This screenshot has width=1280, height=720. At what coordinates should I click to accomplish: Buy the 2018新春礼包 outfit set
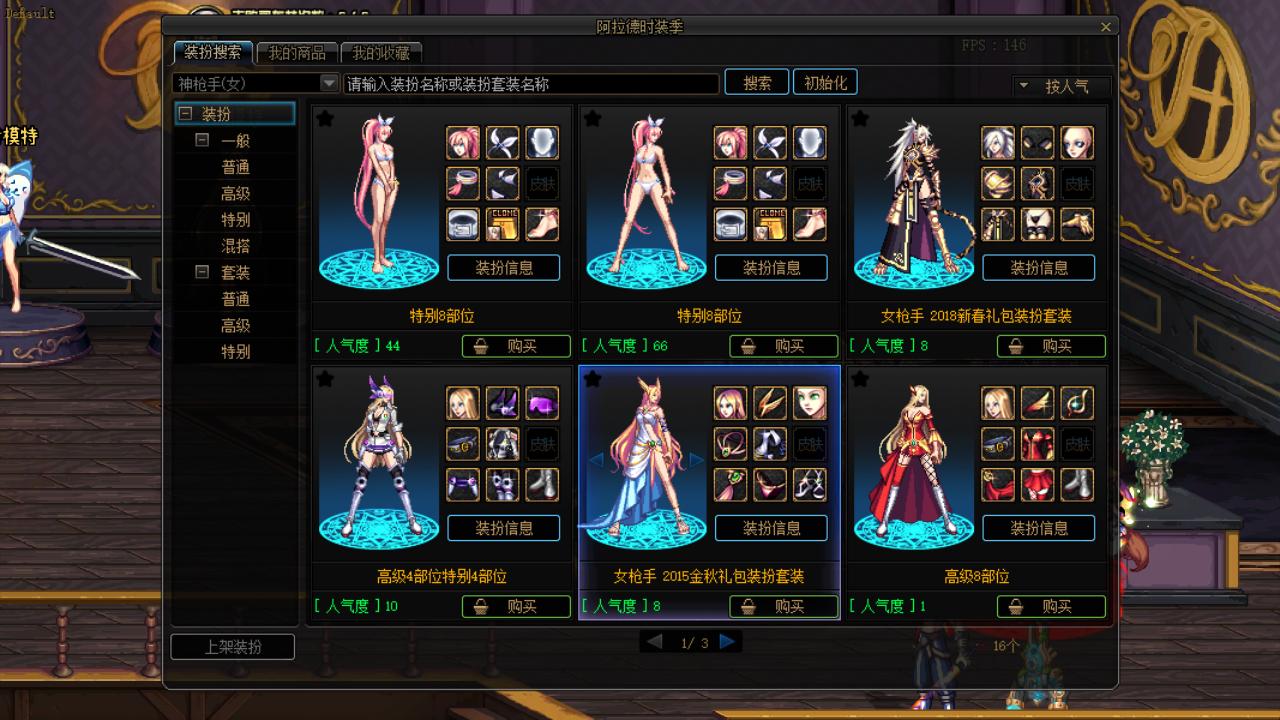(1051, 346)
